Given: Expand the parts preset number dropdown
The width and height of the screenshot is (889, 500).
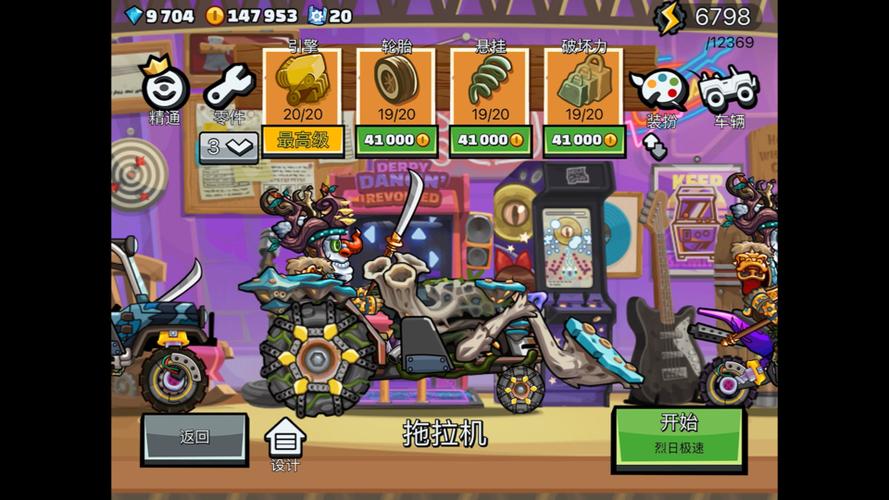Looking at the screenshot, I should [229, 146].
